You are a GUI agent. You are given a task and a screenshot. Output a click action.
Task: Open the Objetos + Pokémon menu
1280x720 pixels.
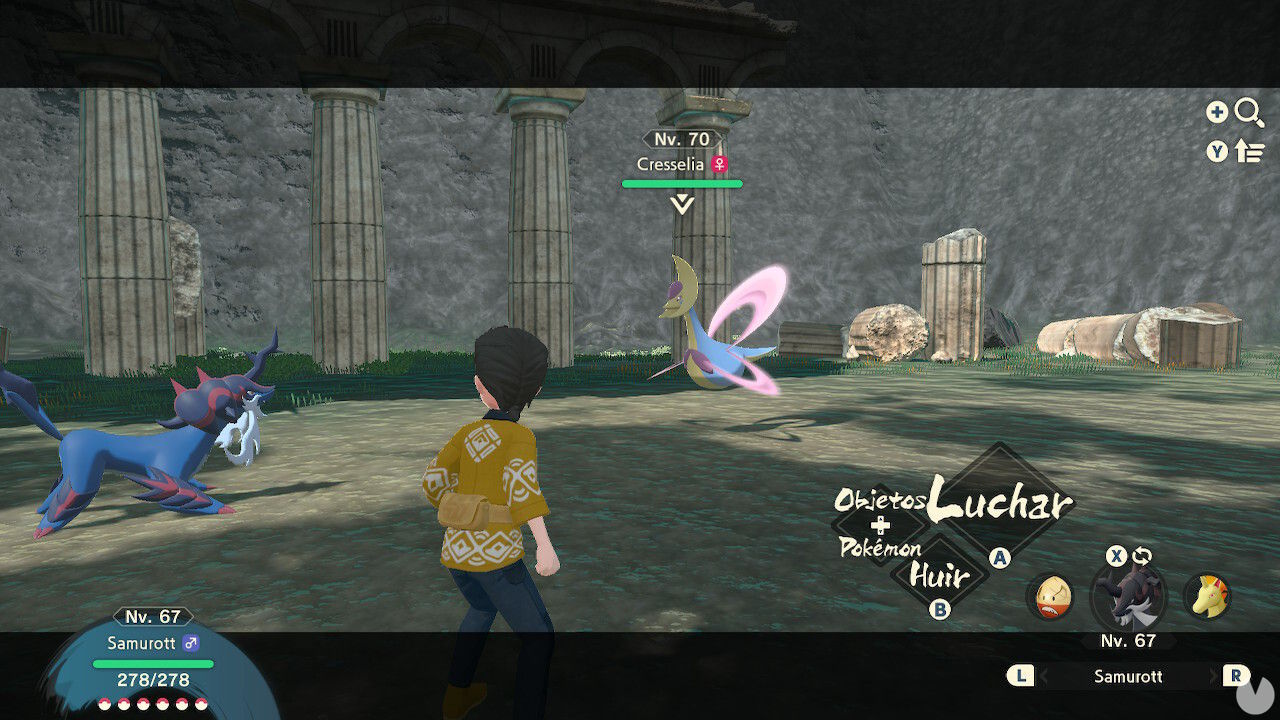[880, 524]
